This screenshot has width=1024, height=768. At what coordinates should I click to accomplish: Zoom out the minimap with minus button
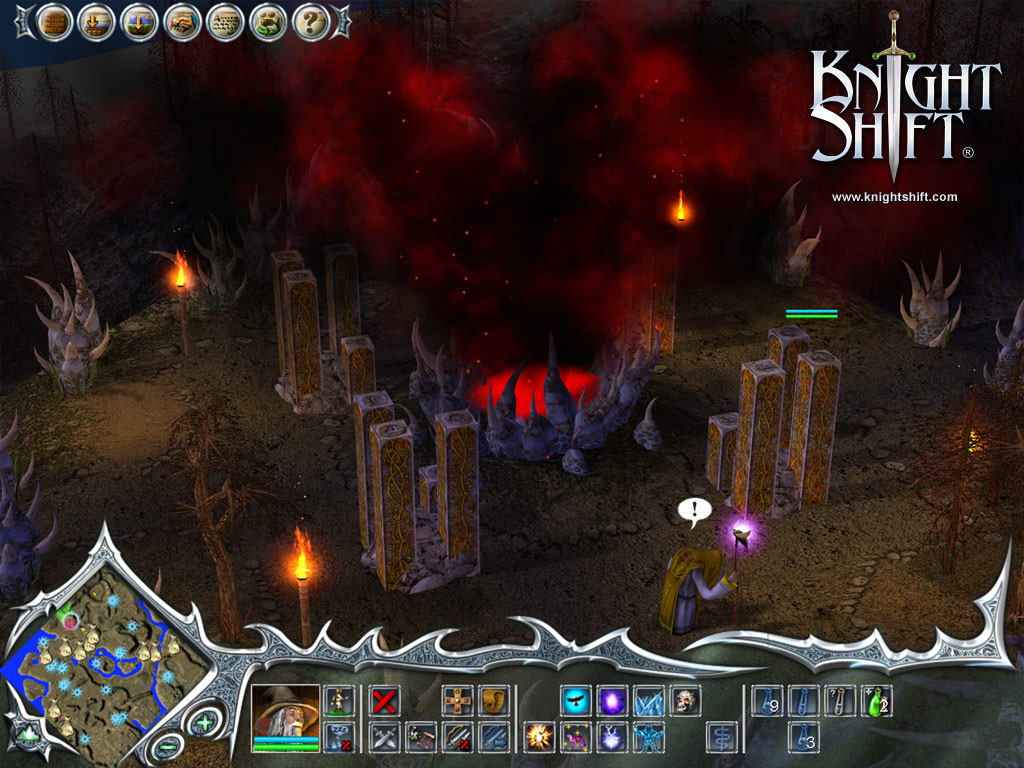(x=165, y=745)
